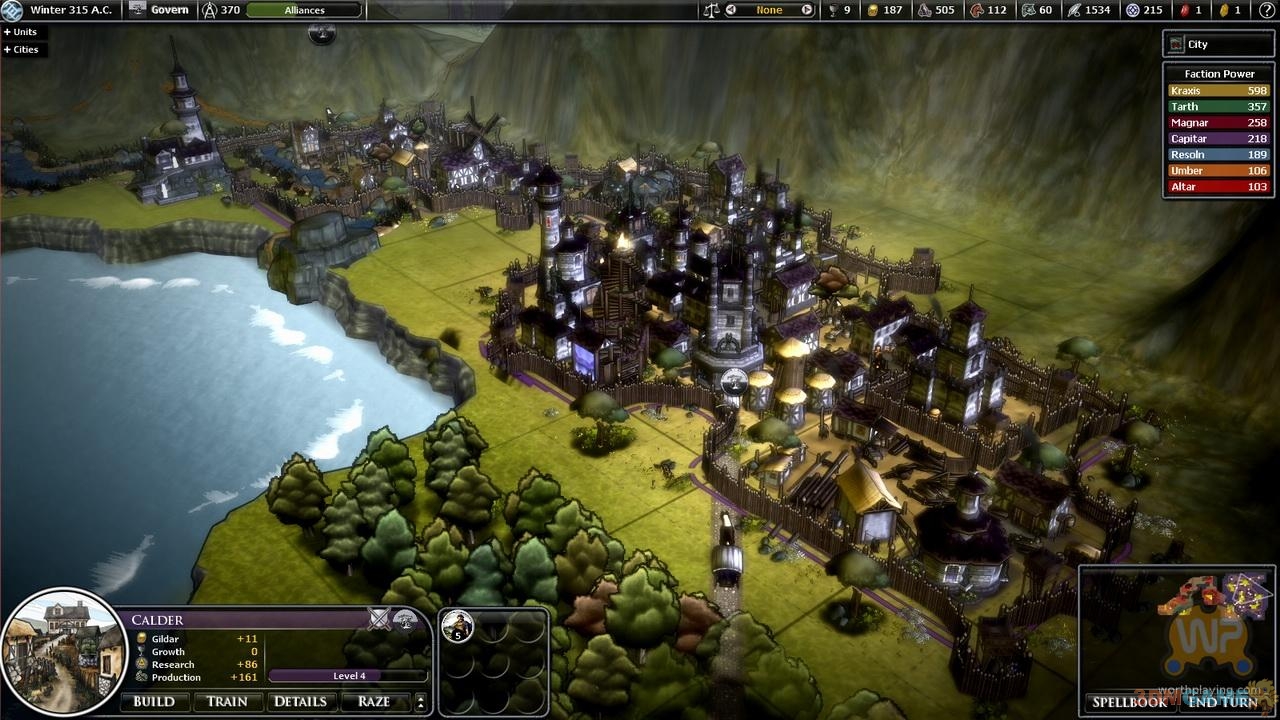Cycle tax rate to the next option
1280x720 pixels.
pyautogui.click(x=806, y=10)
